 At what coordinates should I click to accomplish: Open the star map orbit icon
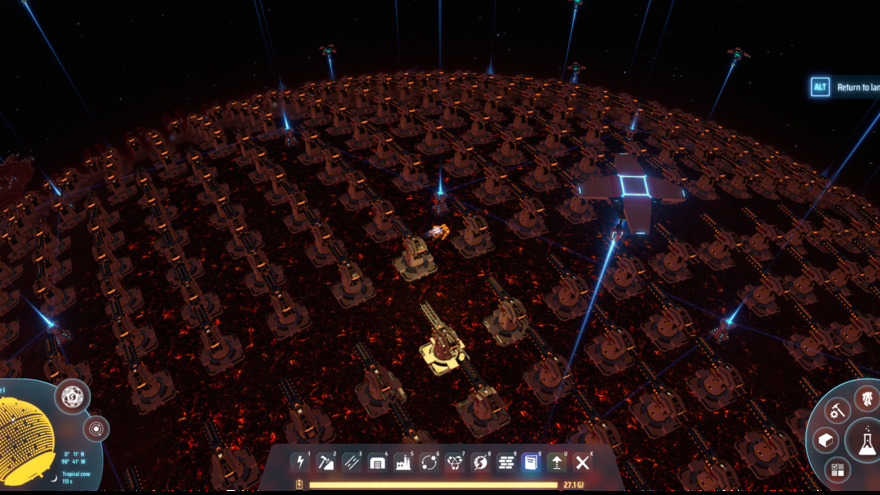97,430
